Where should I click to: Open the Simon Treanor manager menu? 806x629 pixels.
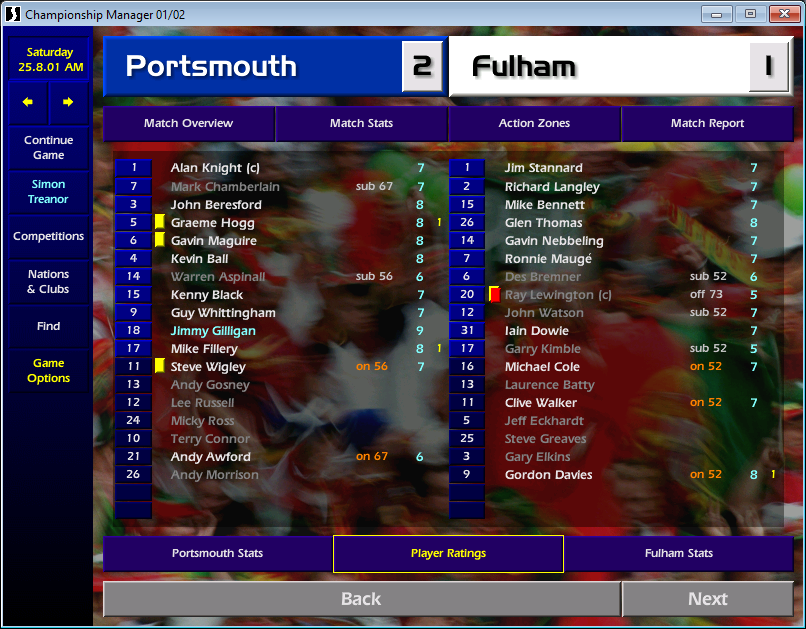pos(48,192)
